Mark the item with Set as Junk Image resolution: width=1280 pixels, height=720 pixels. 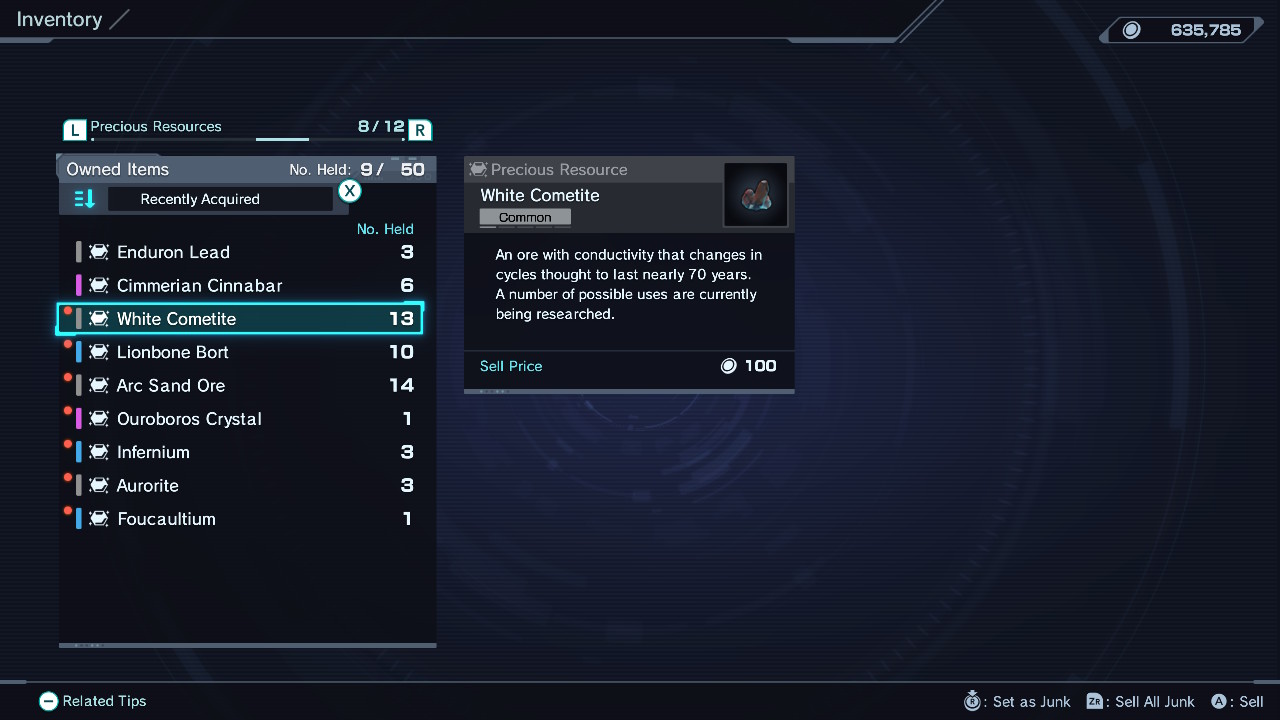[1017, 701]
